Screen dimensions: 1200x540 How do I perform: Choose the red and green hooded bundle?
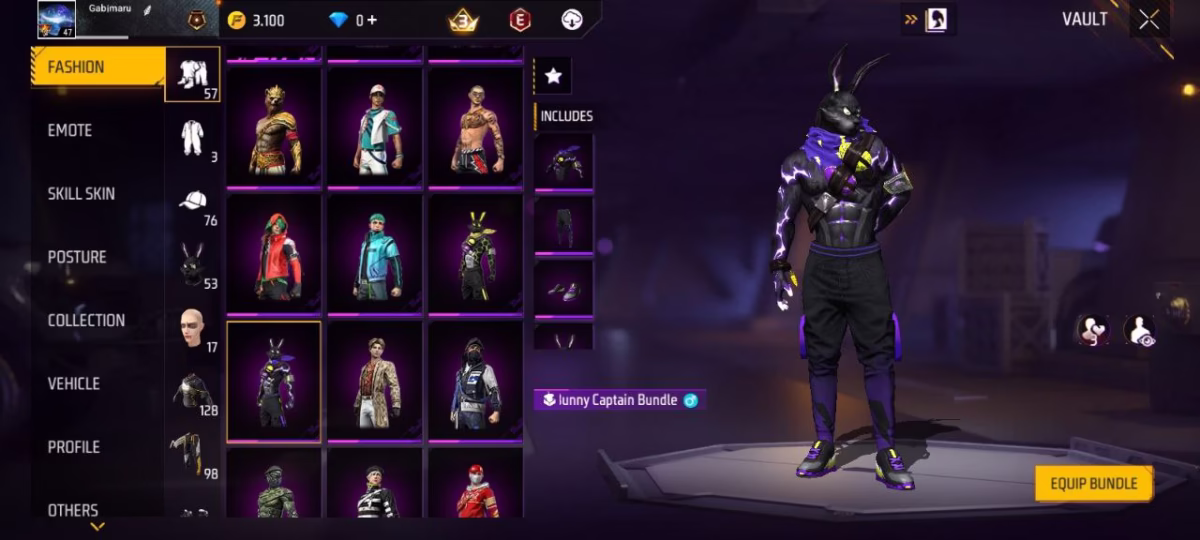coord(274,252)
